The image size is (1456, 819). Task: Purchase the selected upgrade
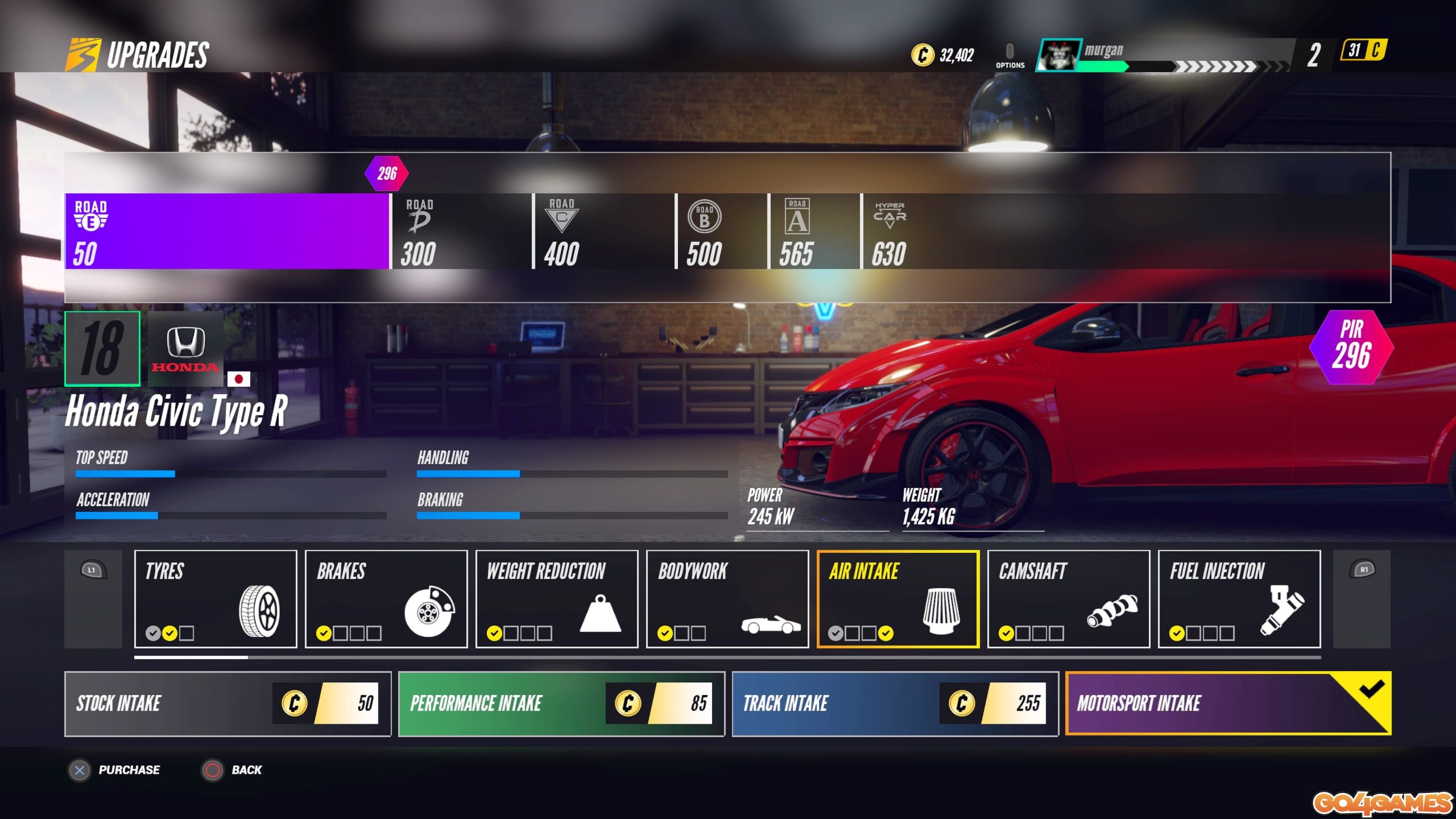[x=80, y=770]
